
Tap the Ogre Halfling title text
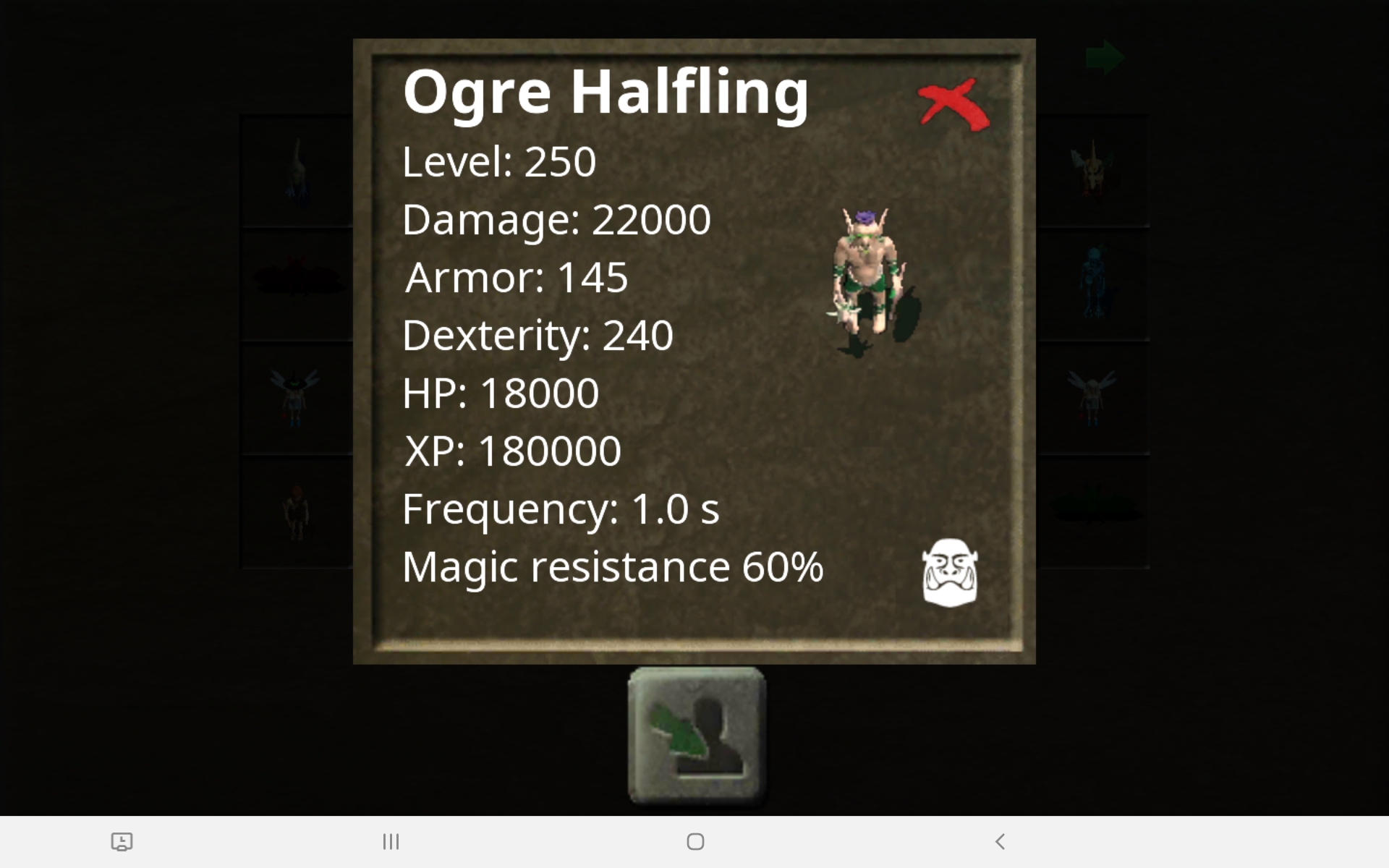click(606, 93)
